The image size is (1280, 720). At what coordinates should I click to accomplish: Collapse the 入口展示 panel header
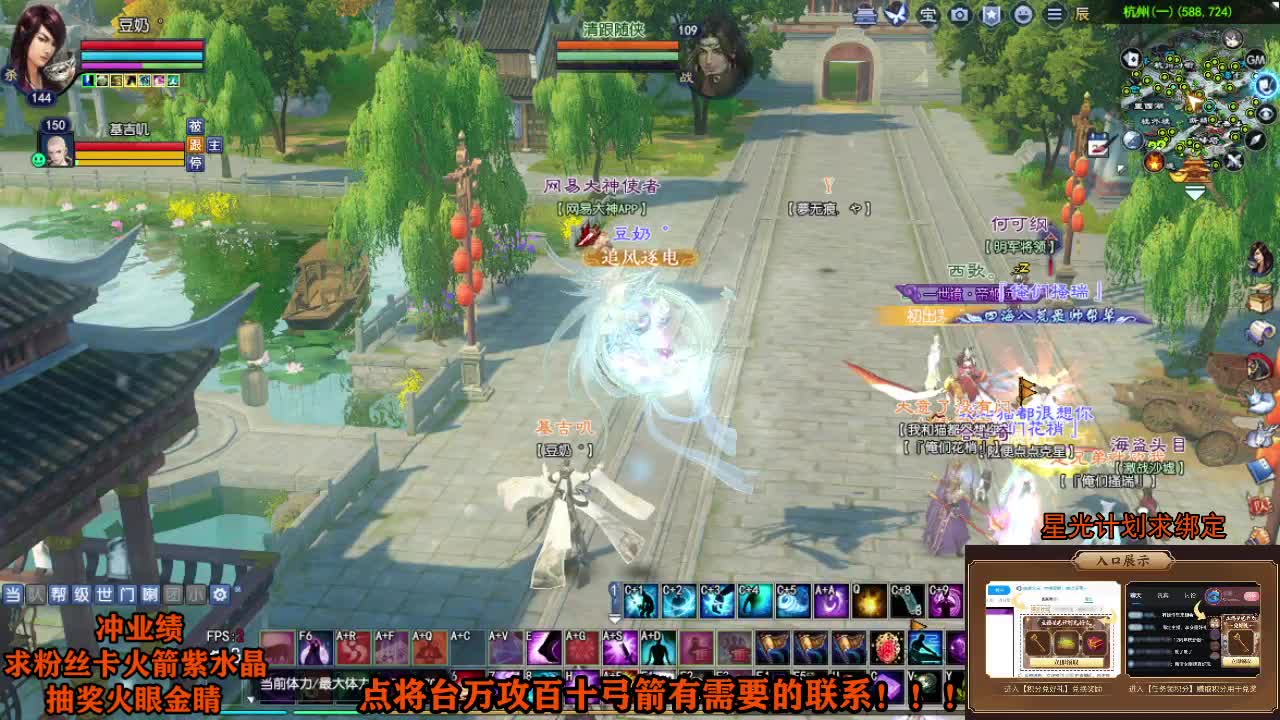pyautogui.click(x=1123, y=562)
